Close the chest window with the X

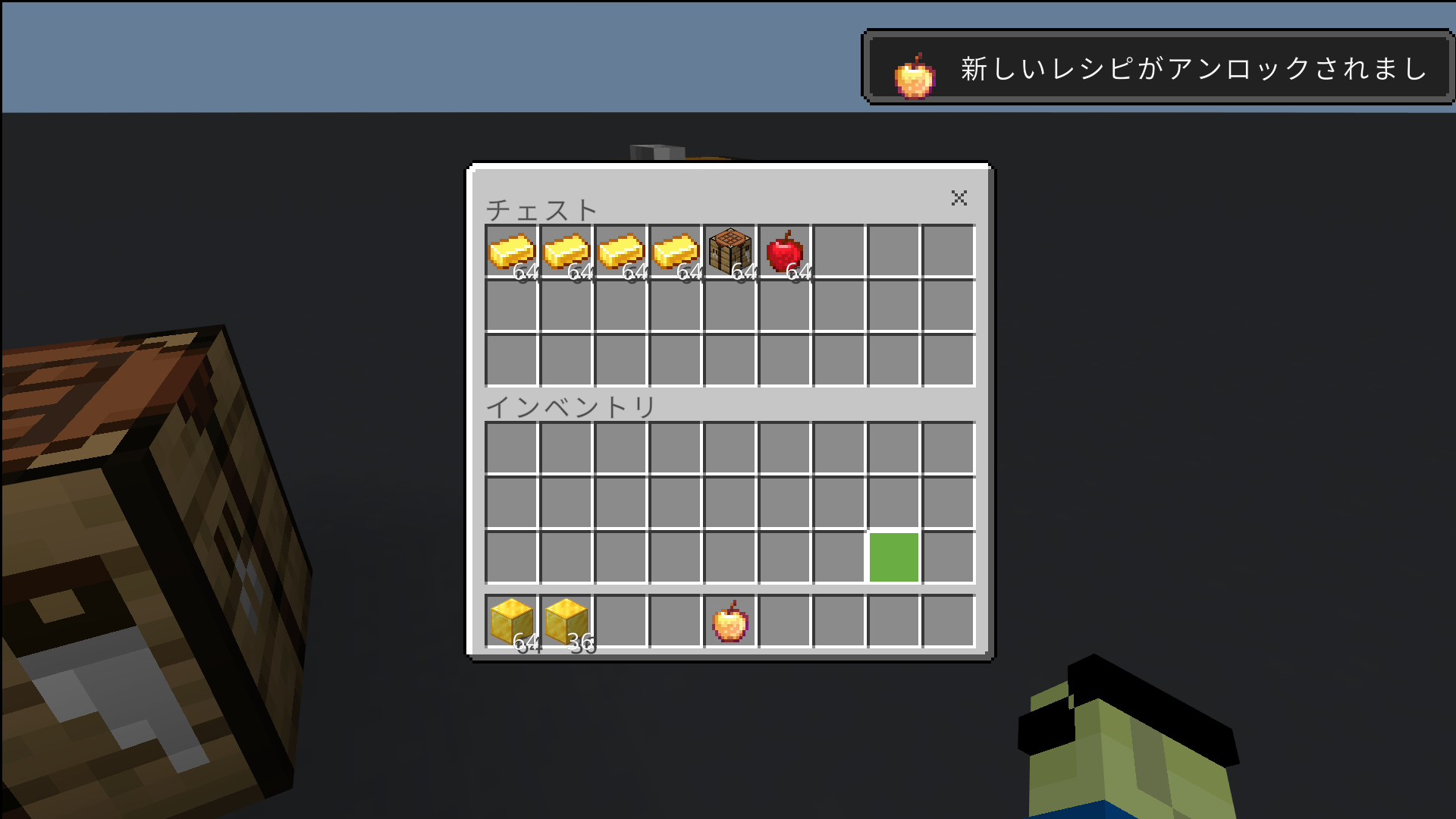point(959,199)
